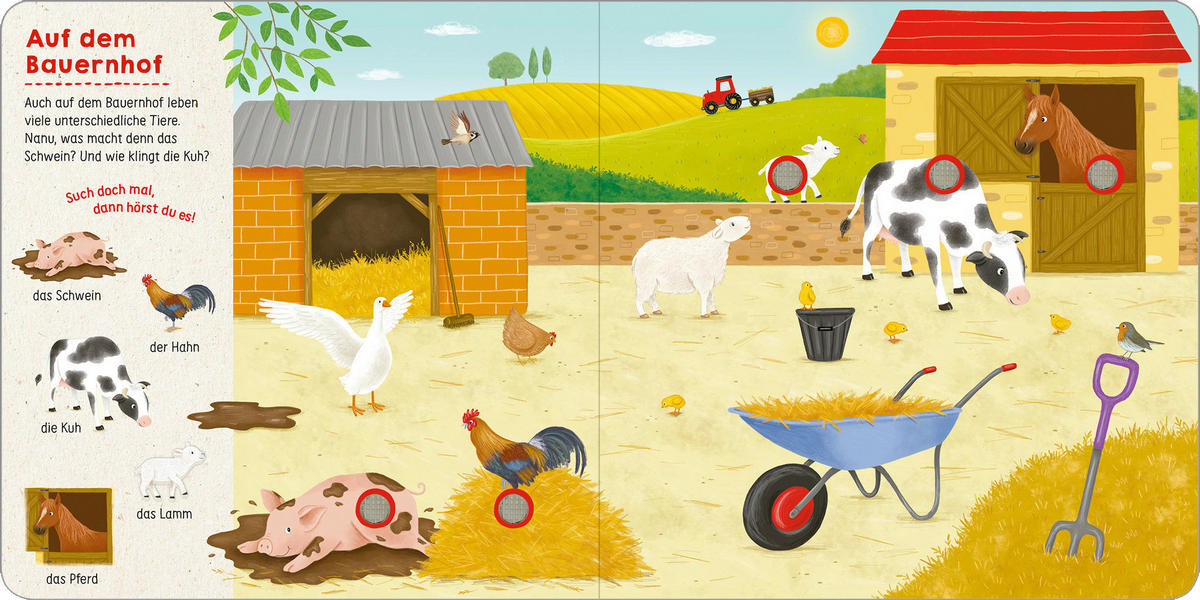Viewport: 1200px width, 600px height.
Task: Play the rooster's sound button
Action: click(514, 505)
